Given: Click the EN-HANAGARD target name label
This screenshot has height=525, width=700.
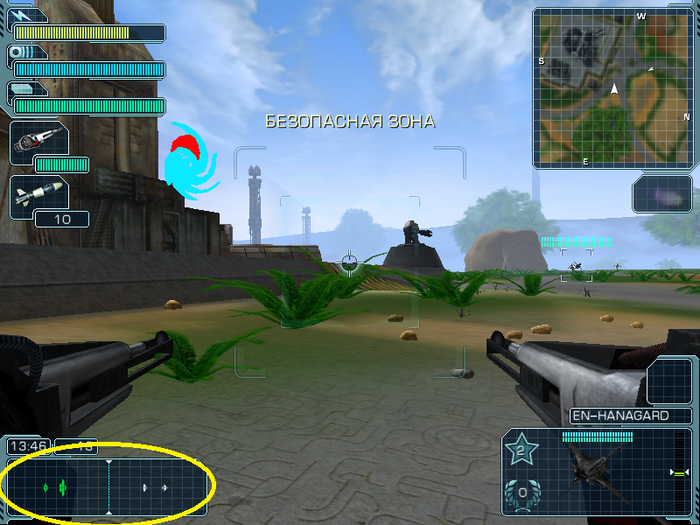Looking at the screenshot, I should click(x=631, y=415).
